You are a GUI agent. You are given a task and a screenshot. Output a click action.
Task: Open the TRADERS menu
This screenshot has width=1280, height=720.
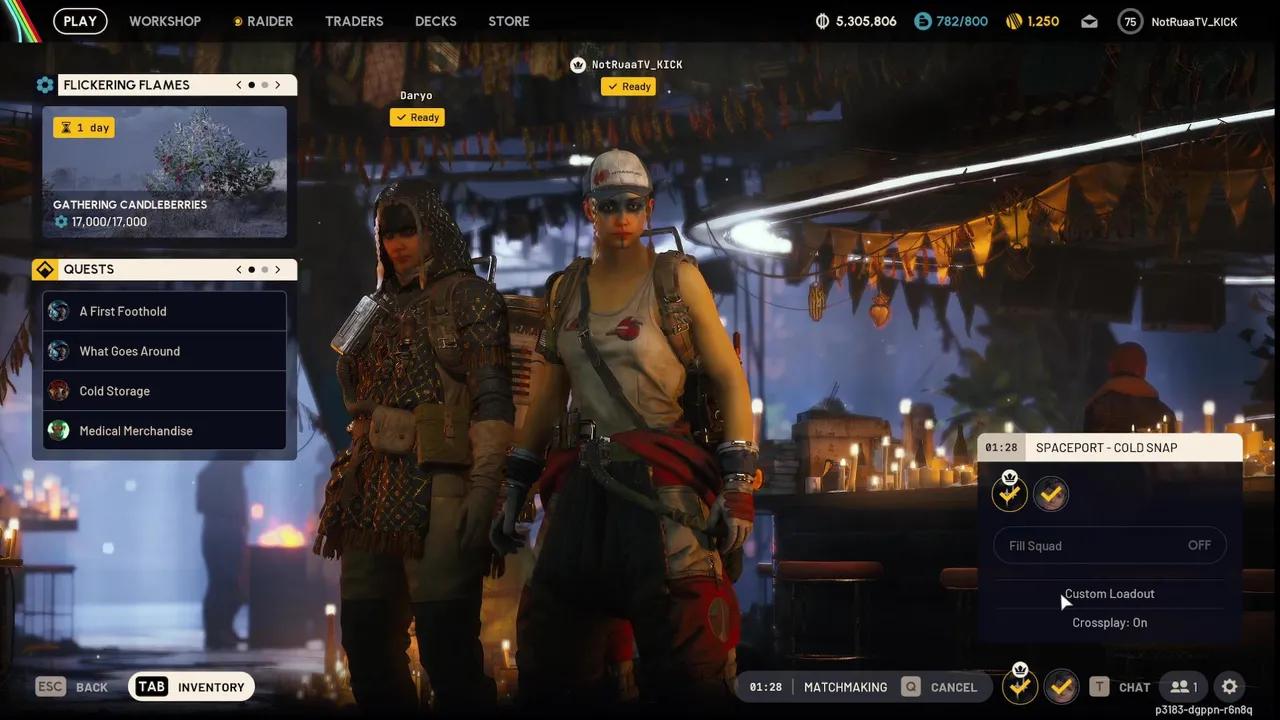[354, 20]
